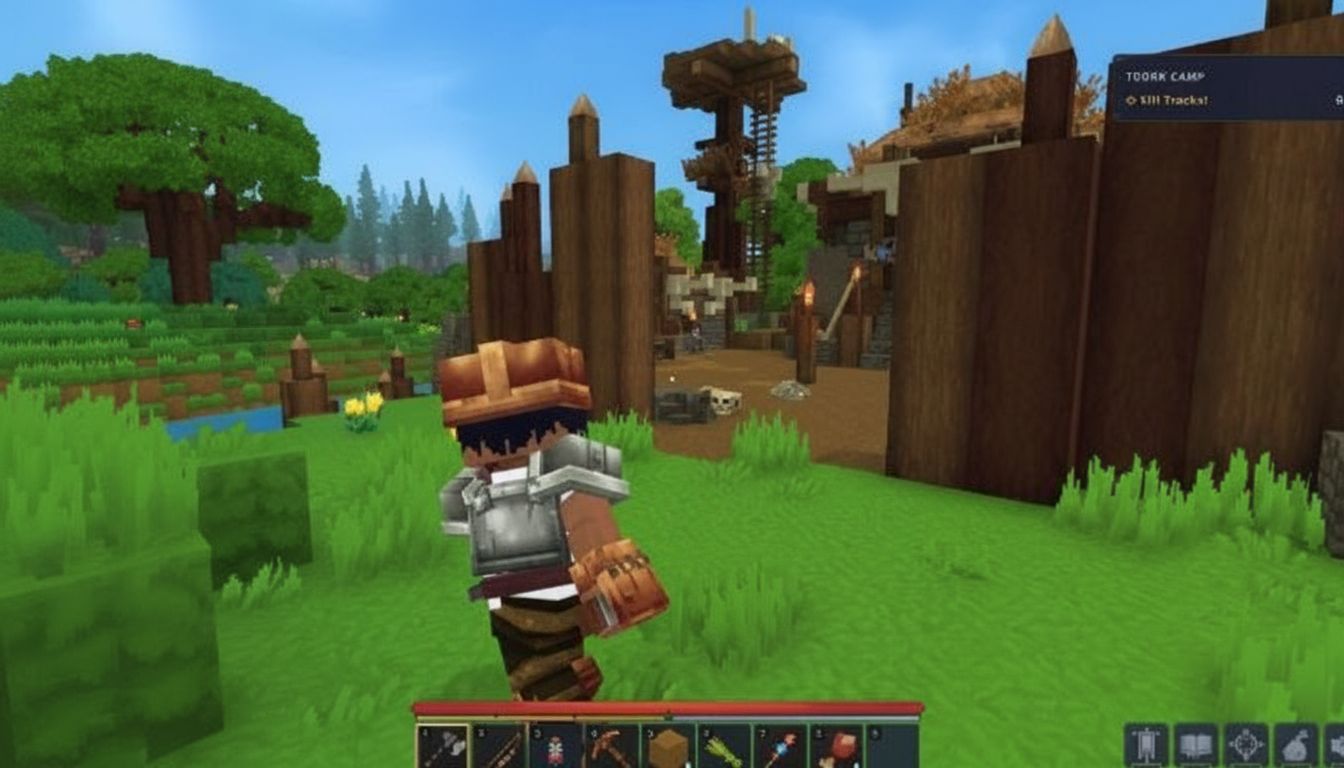Select the pickaxe in hotbar slot 4

tap(610, 747)
